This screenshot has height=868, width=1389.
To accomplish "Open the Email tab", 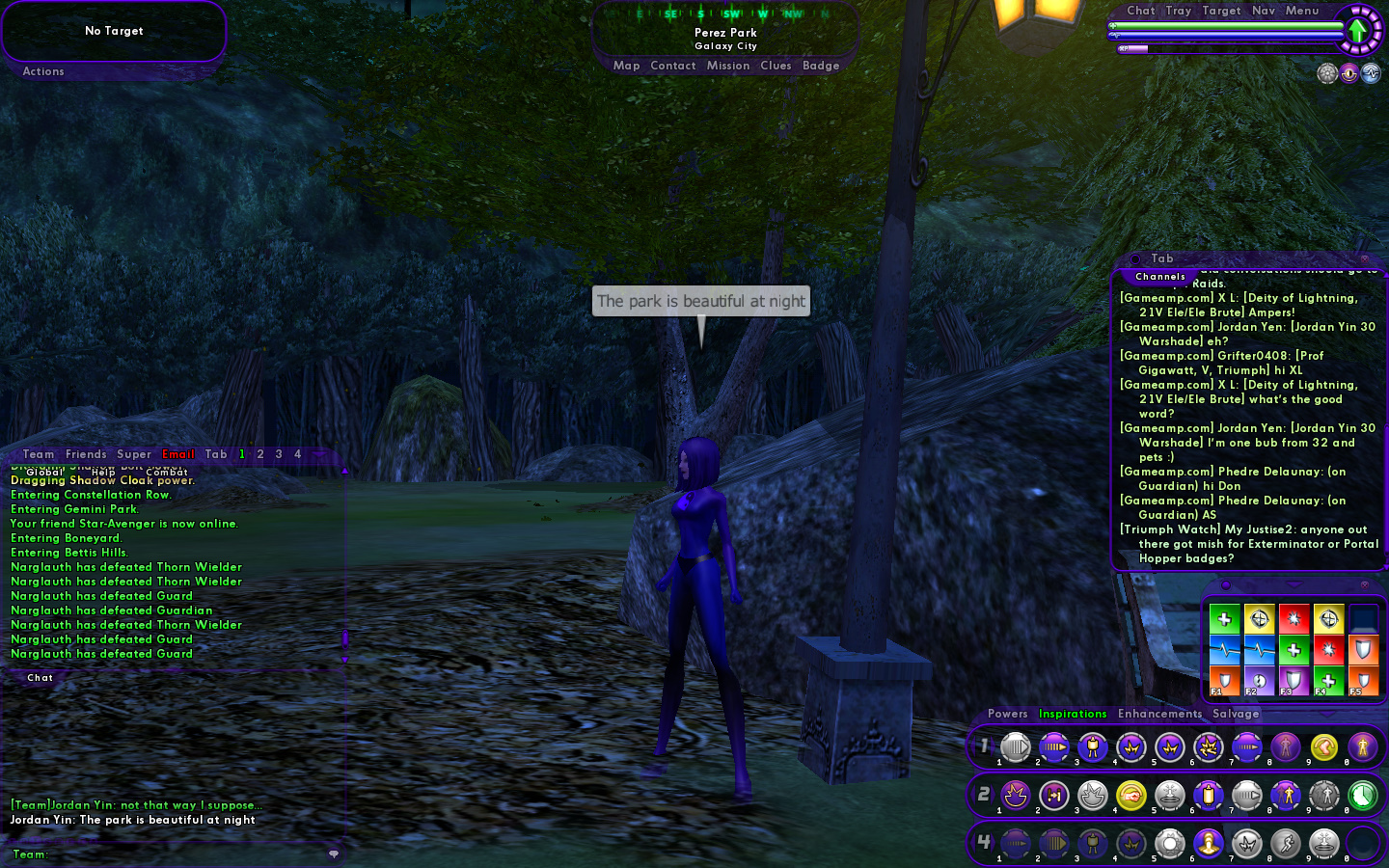I will click(x=178, y=454).
